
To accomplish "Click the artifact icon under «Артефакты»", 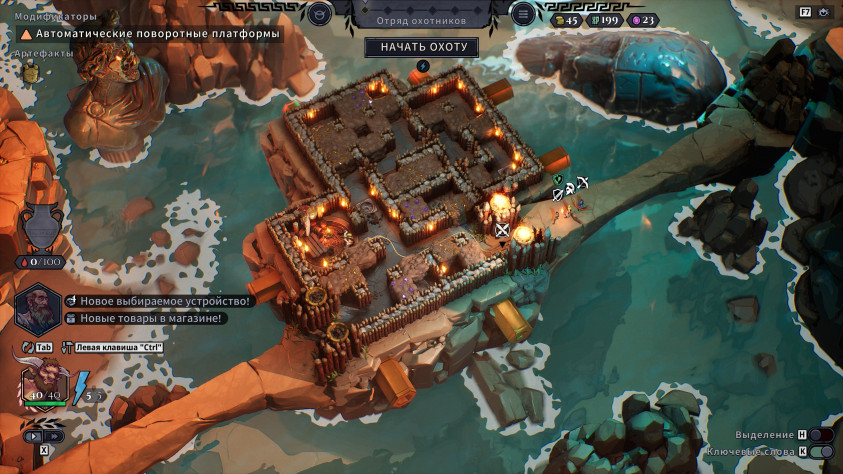I will pyautogui.click(x=31, y=69).
